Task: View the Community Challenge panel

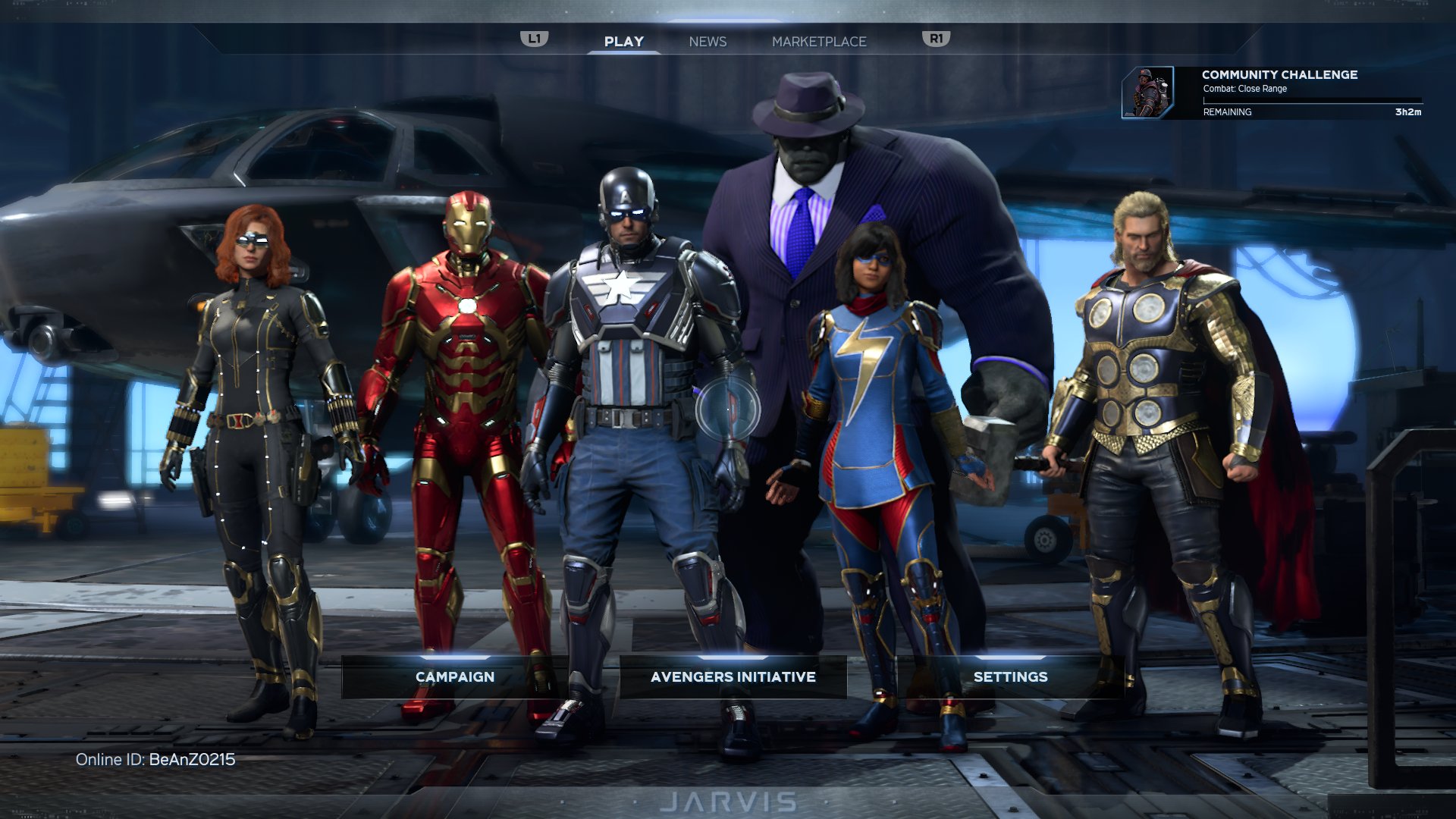Action: tap(1272, 93)
